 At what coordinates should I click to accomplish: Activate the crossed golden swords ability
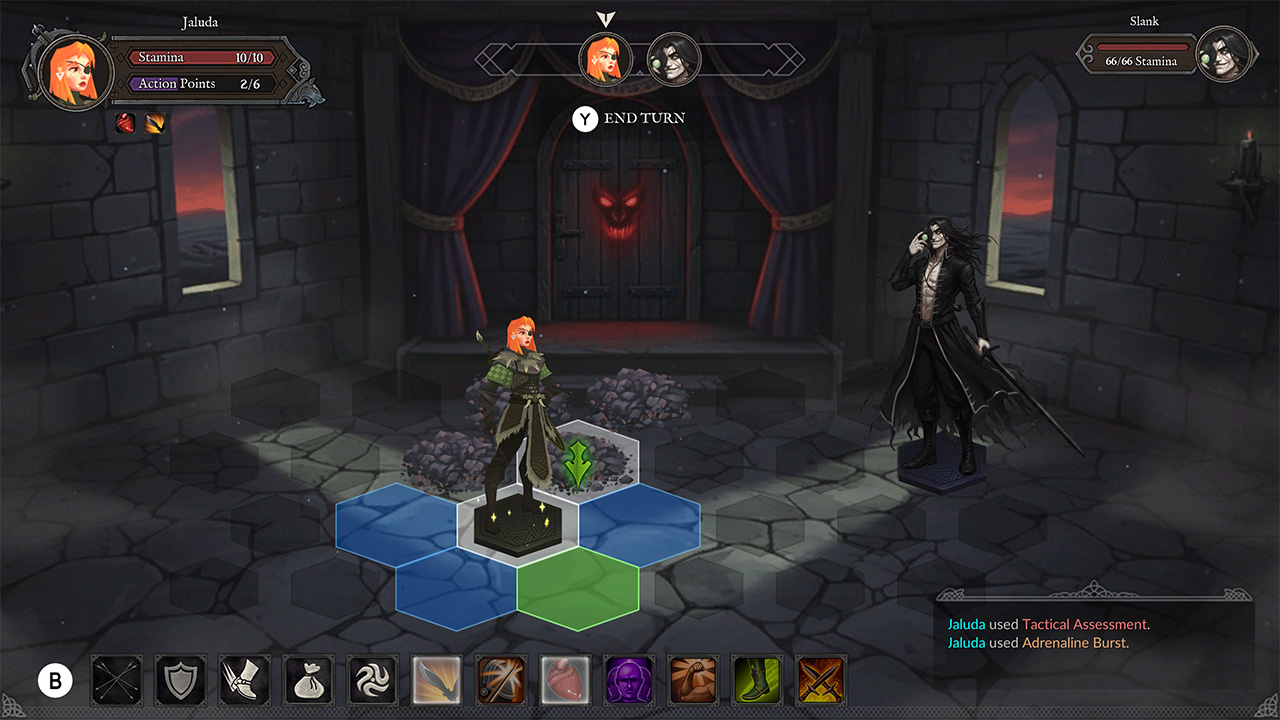pyautogui.click(x=820, y=680)
